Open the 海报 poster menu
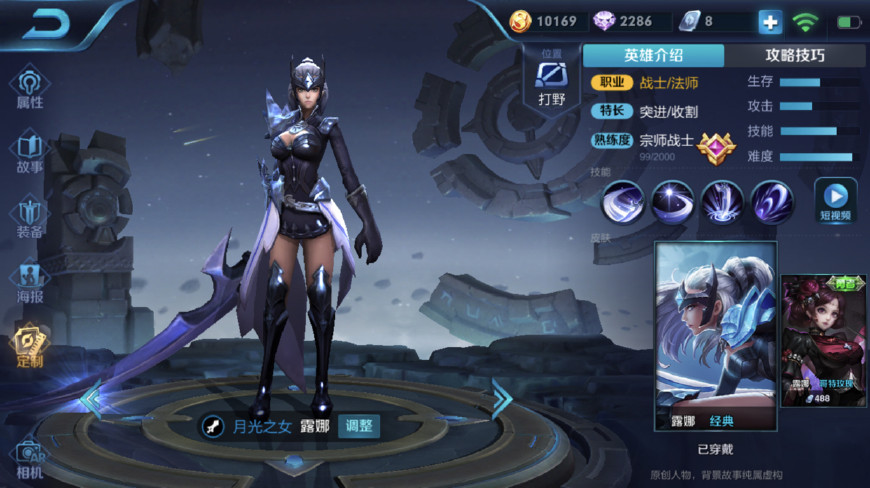870x488 pixels. 30,282
